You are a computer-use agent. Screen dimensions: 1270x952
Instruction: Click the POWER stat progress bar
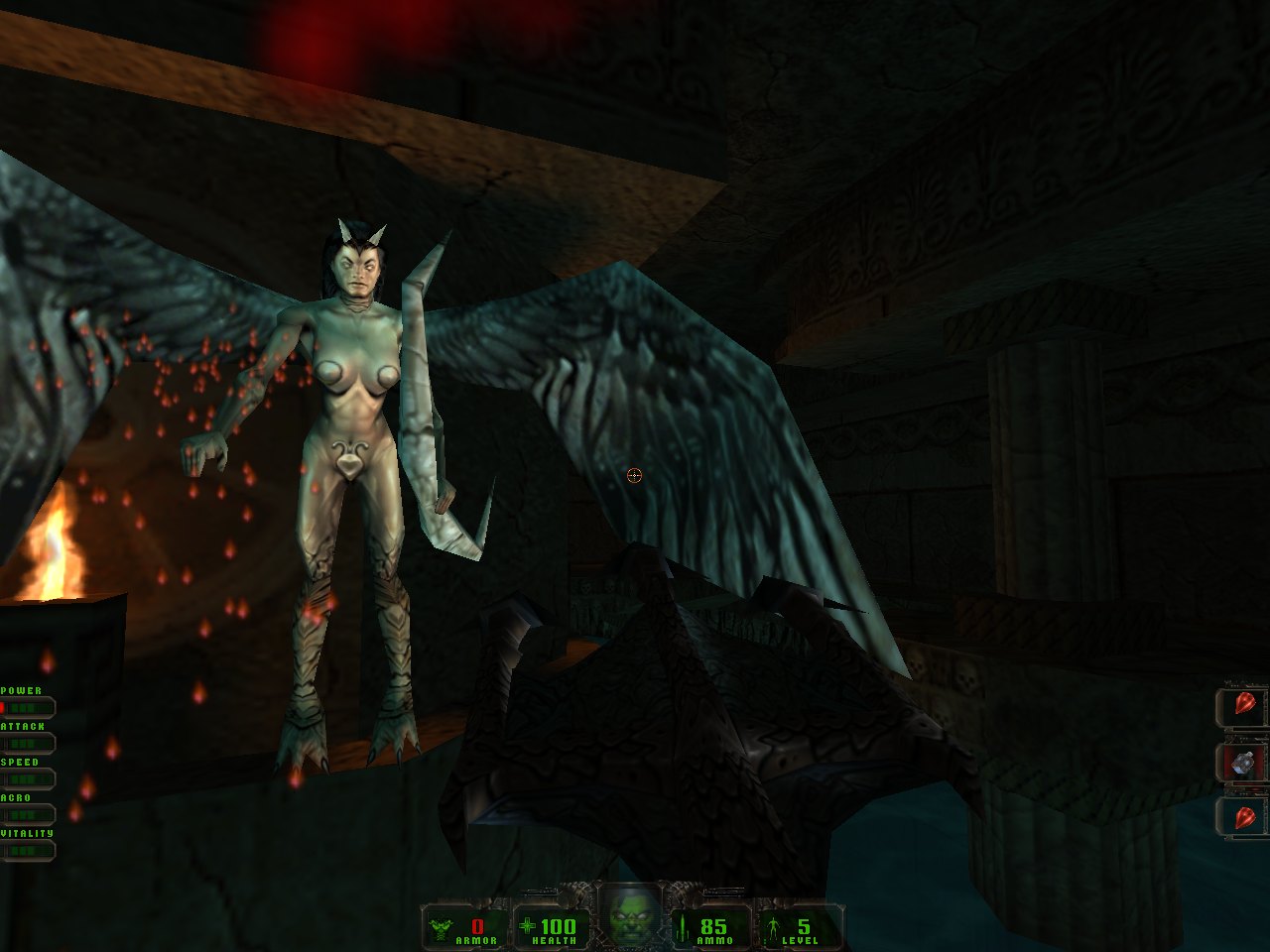30,706
